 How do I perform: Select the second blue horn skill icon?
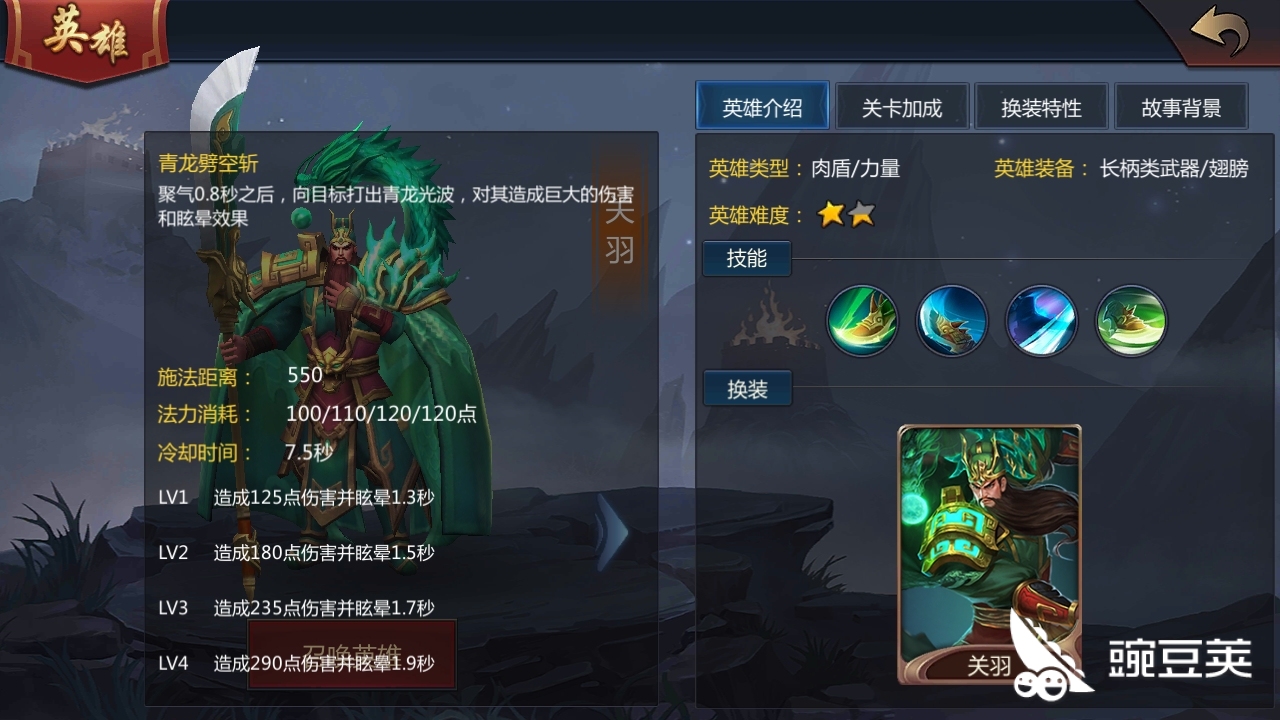coord(952,321)
